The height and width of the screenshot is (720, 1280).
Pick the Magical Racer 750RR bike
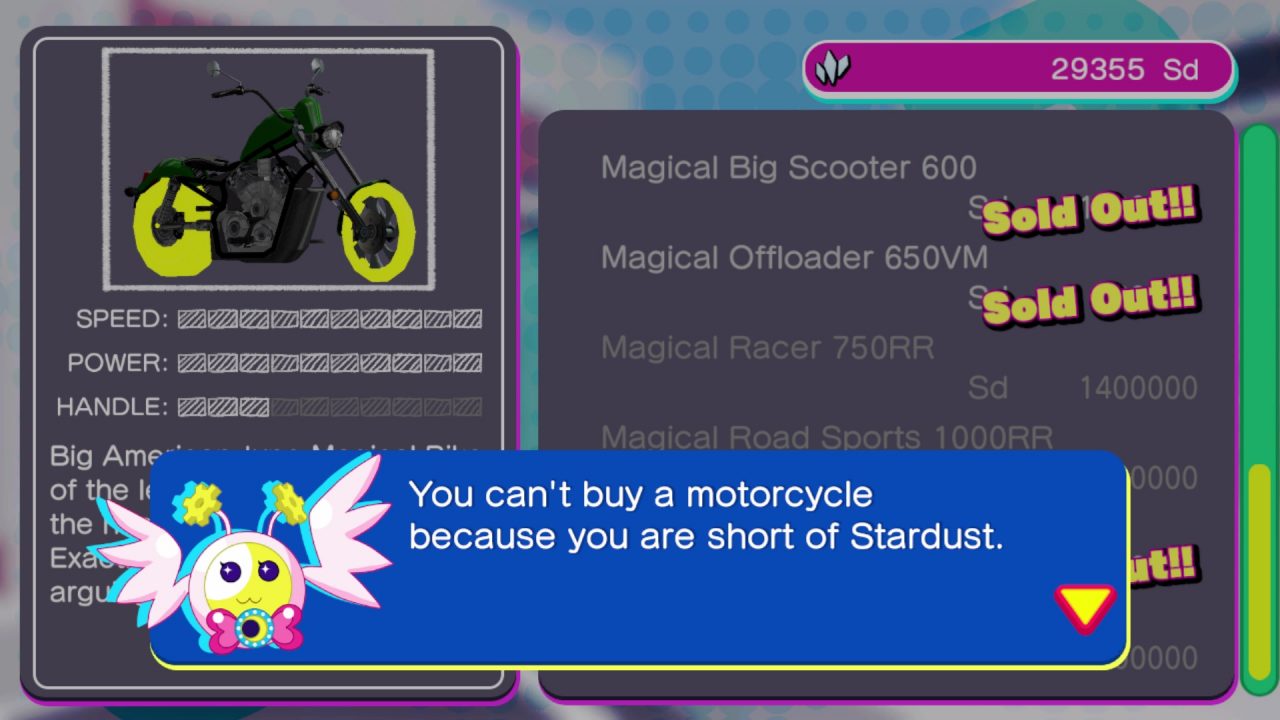tap(767, 348)
